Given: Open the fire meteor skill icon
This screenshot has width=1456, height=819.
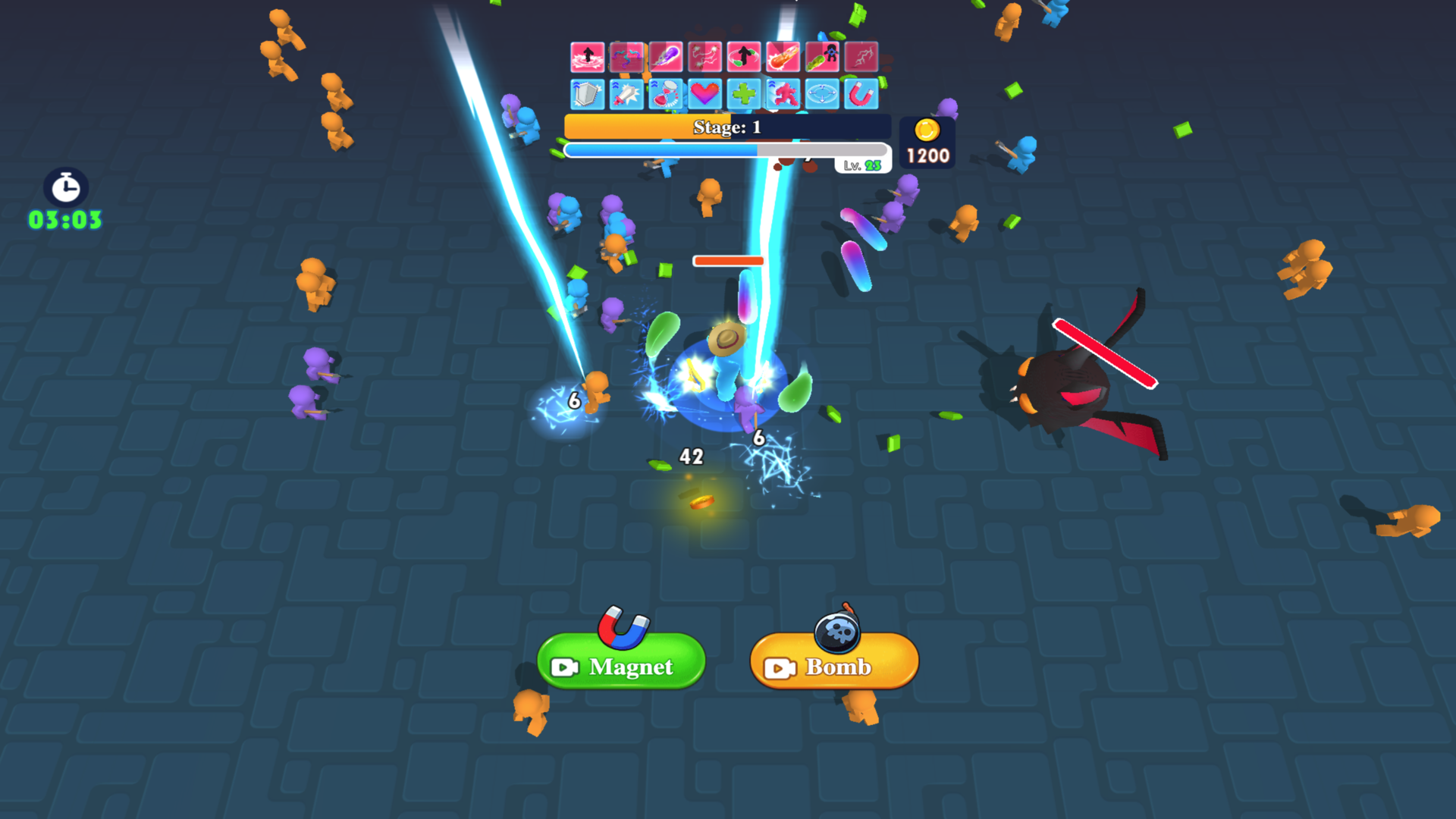Looking at the screenshot, I should [x=782, y=57].
